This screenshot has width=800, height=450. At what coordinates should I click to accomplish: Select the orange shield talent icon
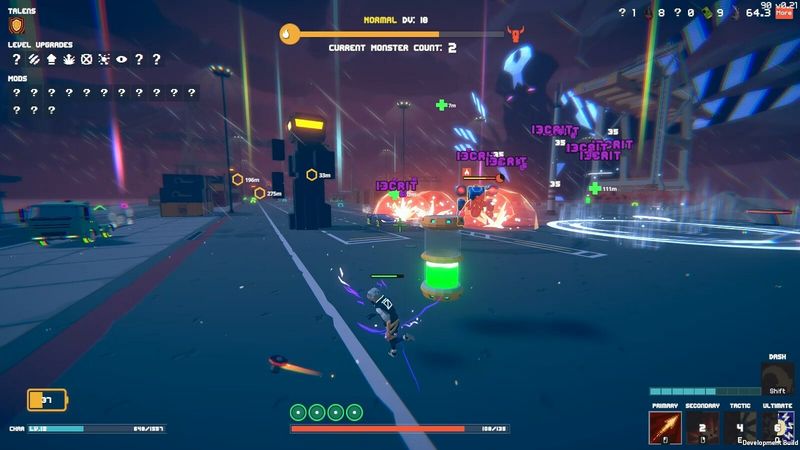tap(16, 26)
